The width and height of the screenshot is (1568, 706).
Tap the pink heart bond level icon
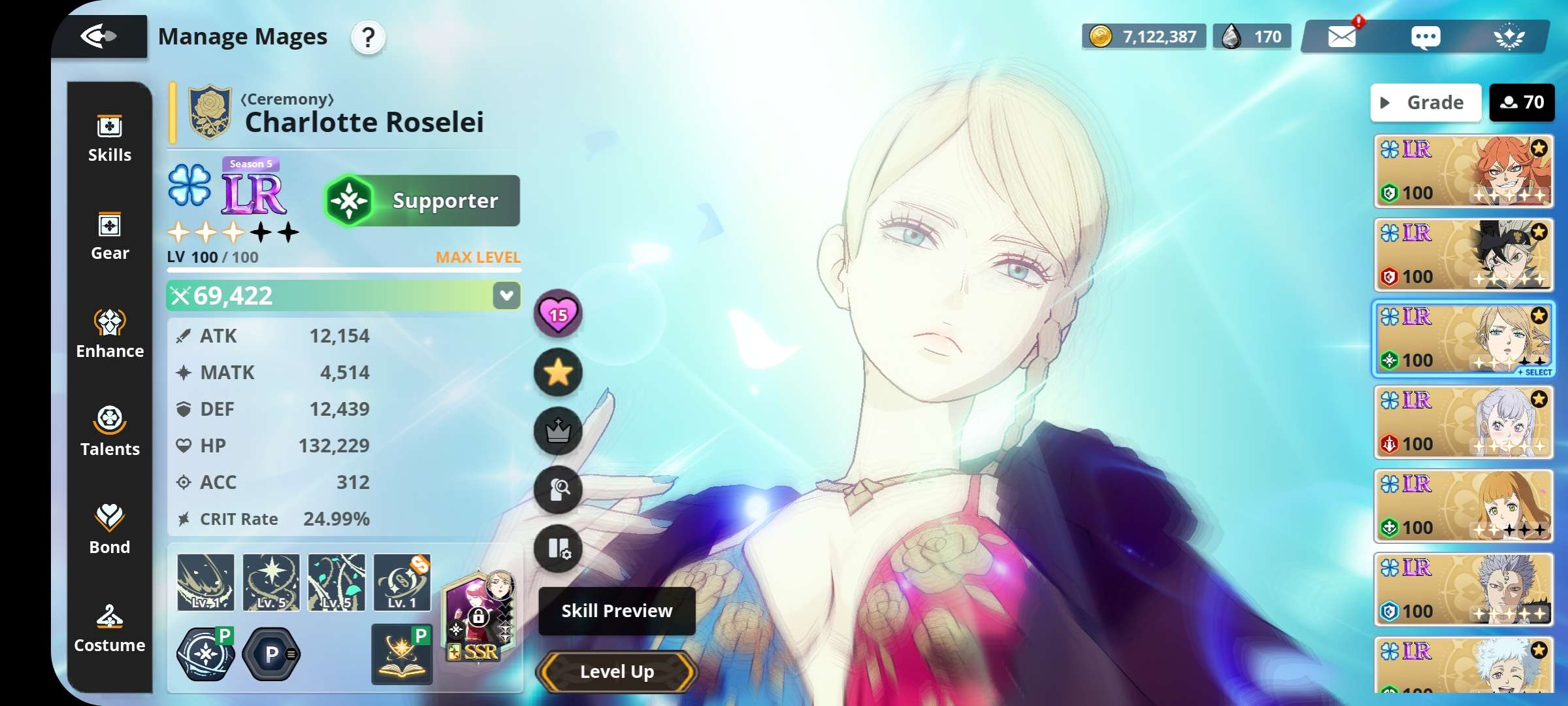pyautogui.click(x=558, y=314)
